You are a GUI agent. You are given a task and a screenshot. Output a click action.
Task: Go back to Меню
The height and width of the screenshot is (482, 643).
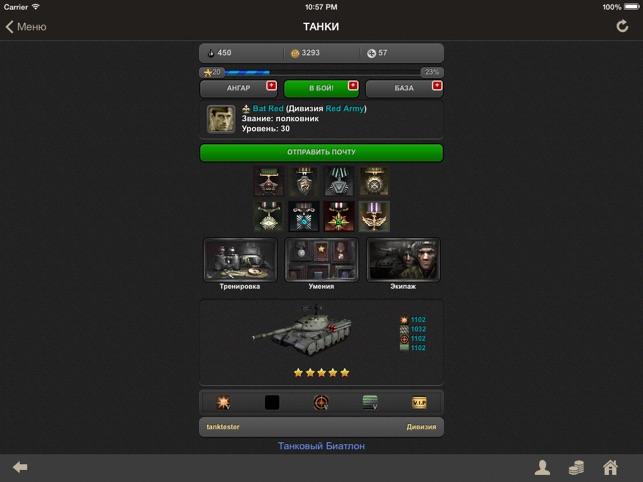(27, 27)
